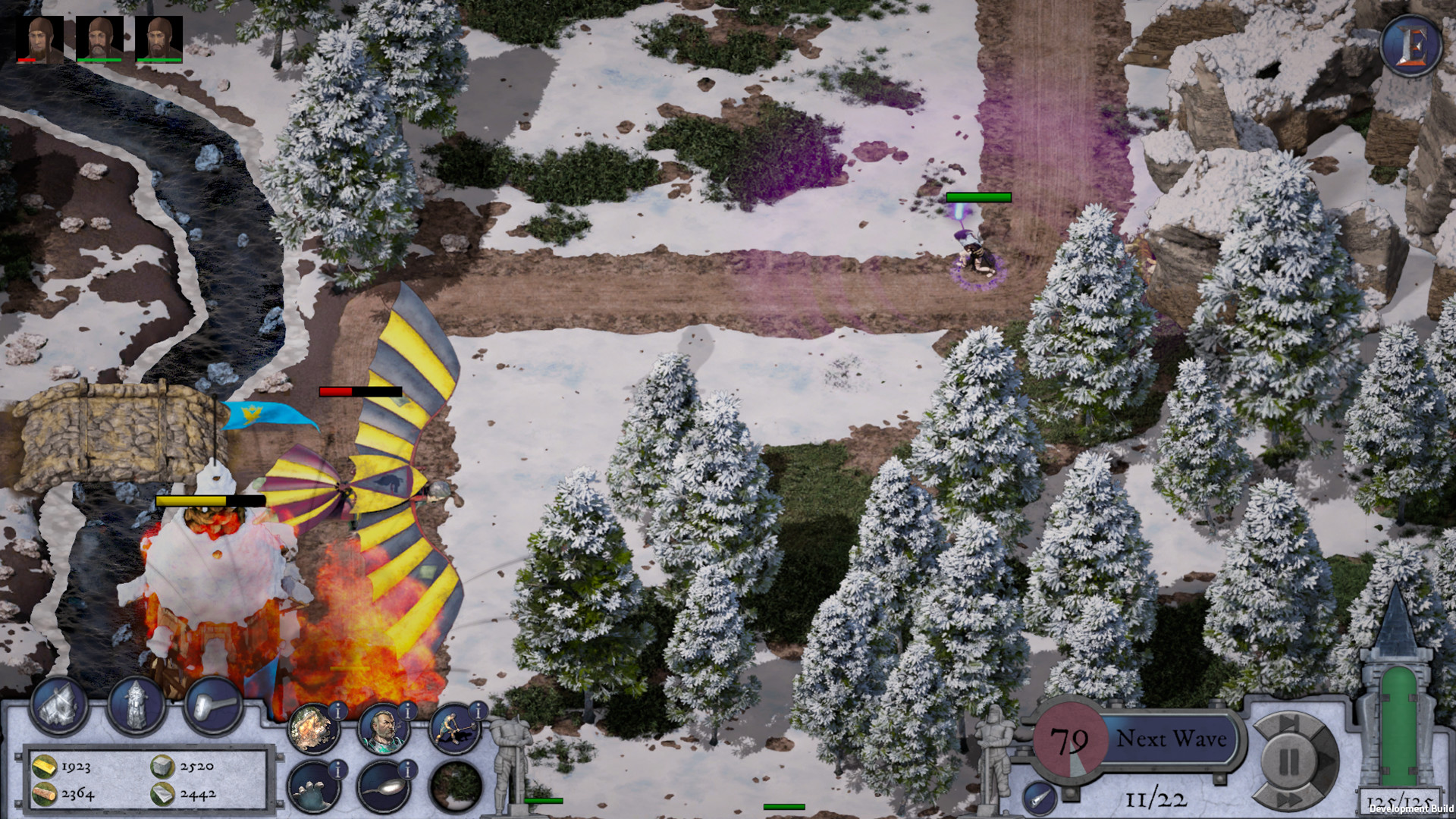This screenshot has width=1456, height=819.
Task: Open the info for the commander ability
Action: [x=406, y=710]
